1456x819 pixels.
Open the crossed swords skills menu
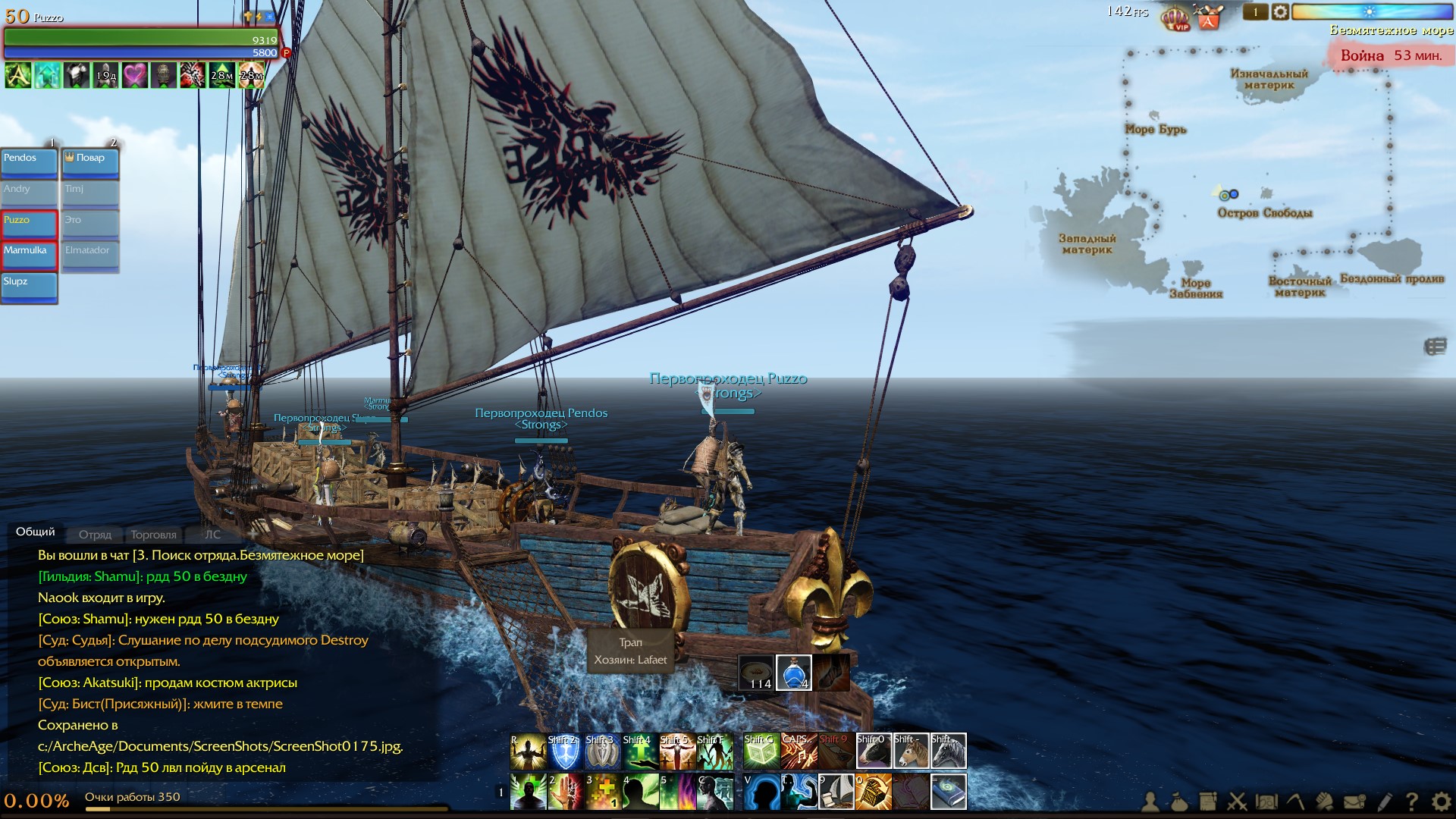[1237, 801]
